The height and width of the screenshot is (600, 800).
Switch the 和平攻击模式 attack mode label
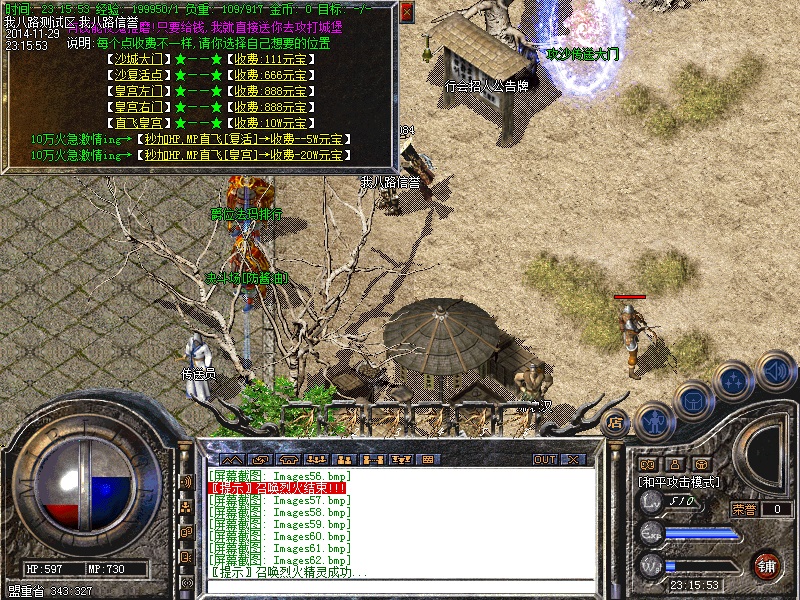pyautogui.click(x=679, y=481)
